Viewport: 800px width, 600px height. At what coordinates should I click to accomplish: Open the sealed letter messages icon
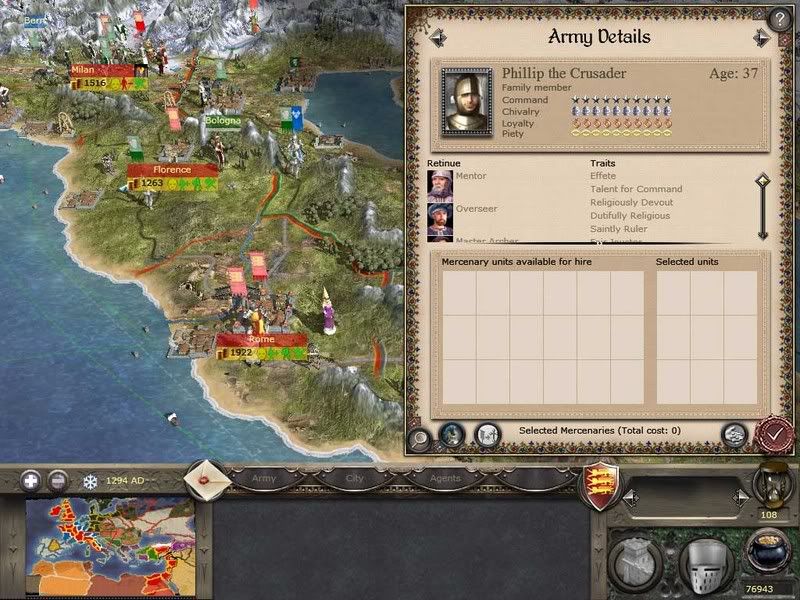(x=207, y=477)
